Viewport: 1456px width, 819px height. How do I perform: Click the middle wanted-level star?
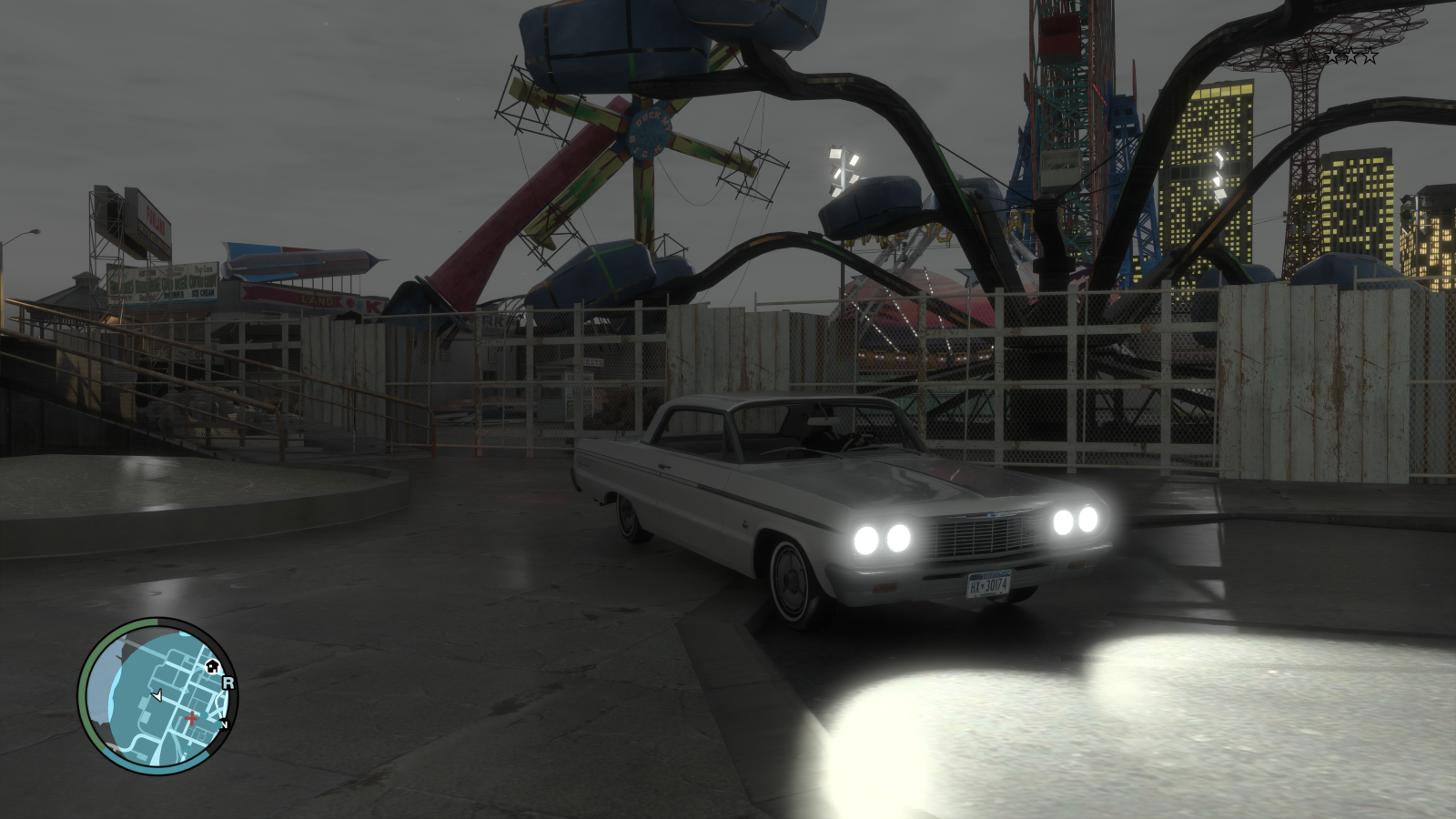[1352, 56]
